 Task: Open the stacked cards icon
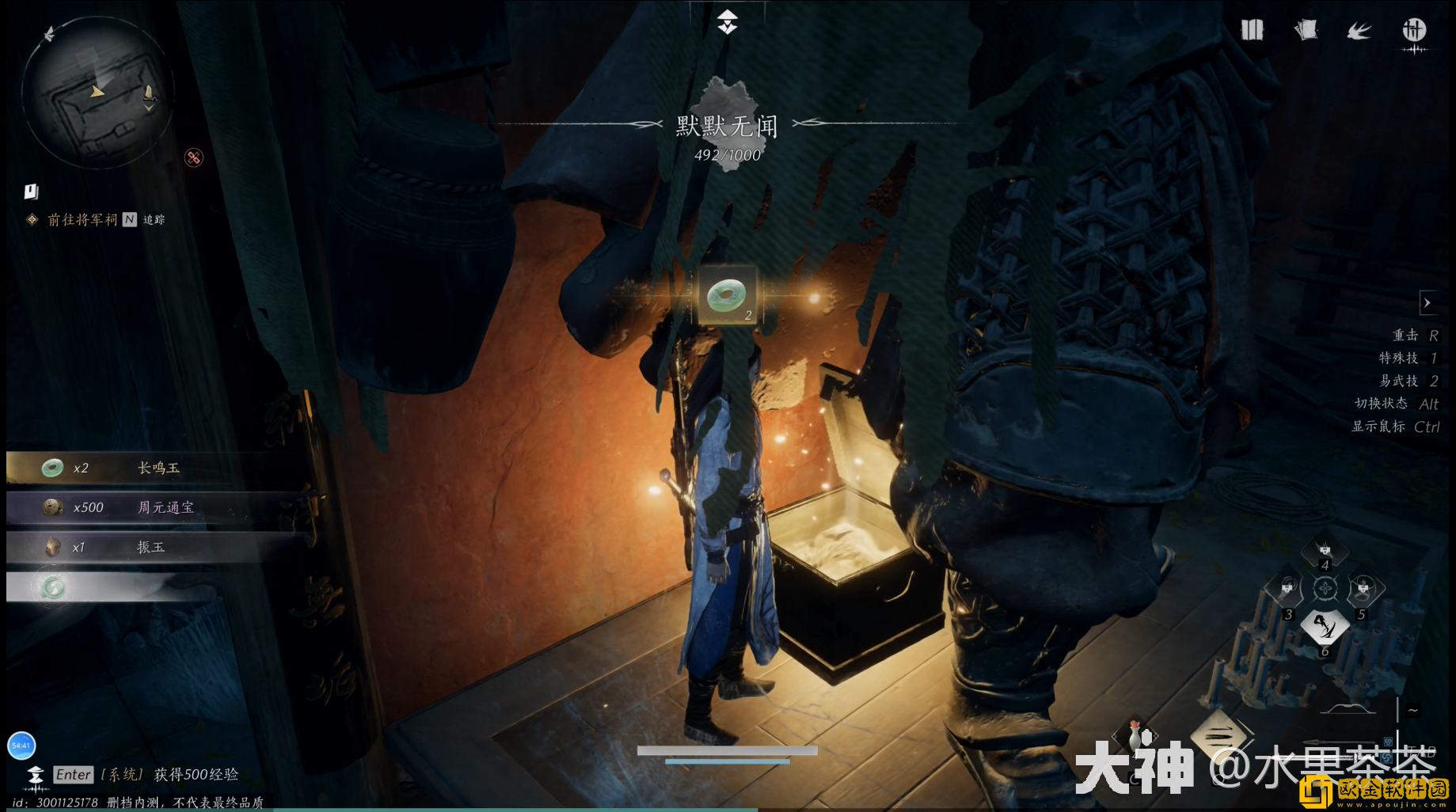pos(1306,30)
